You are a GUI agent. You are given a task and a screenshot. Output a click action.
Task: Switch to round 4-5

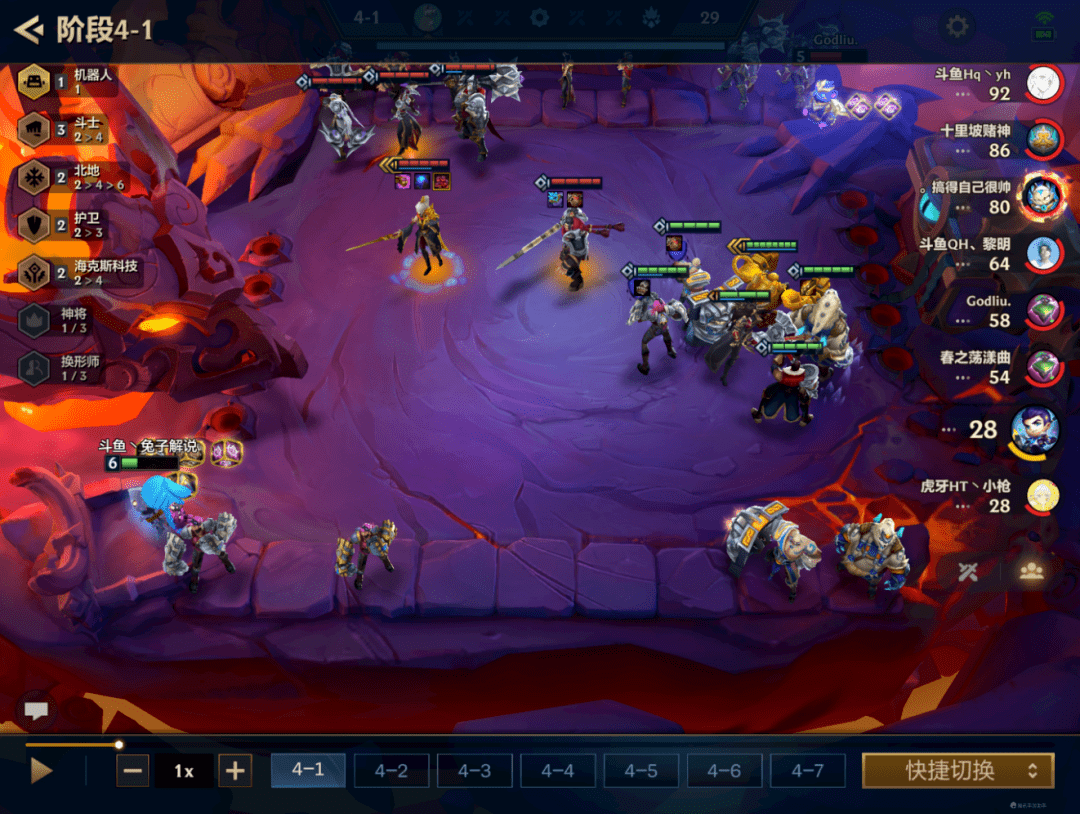(641, 771)
